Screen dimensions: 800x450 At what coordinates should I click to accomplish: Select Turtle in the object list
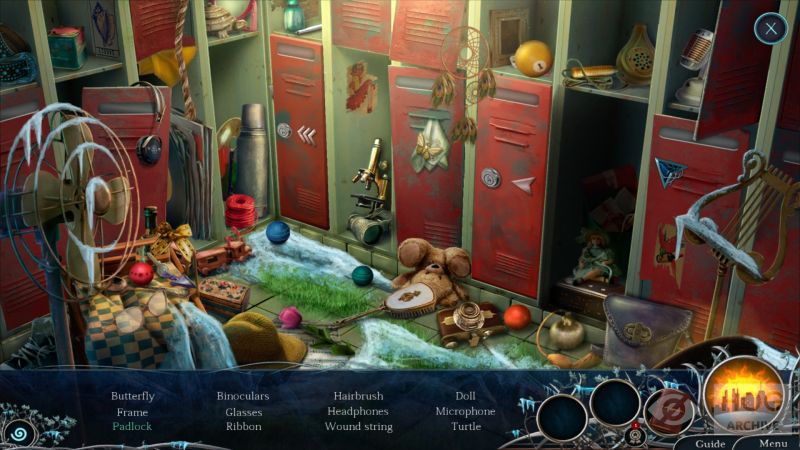(465, 426)
